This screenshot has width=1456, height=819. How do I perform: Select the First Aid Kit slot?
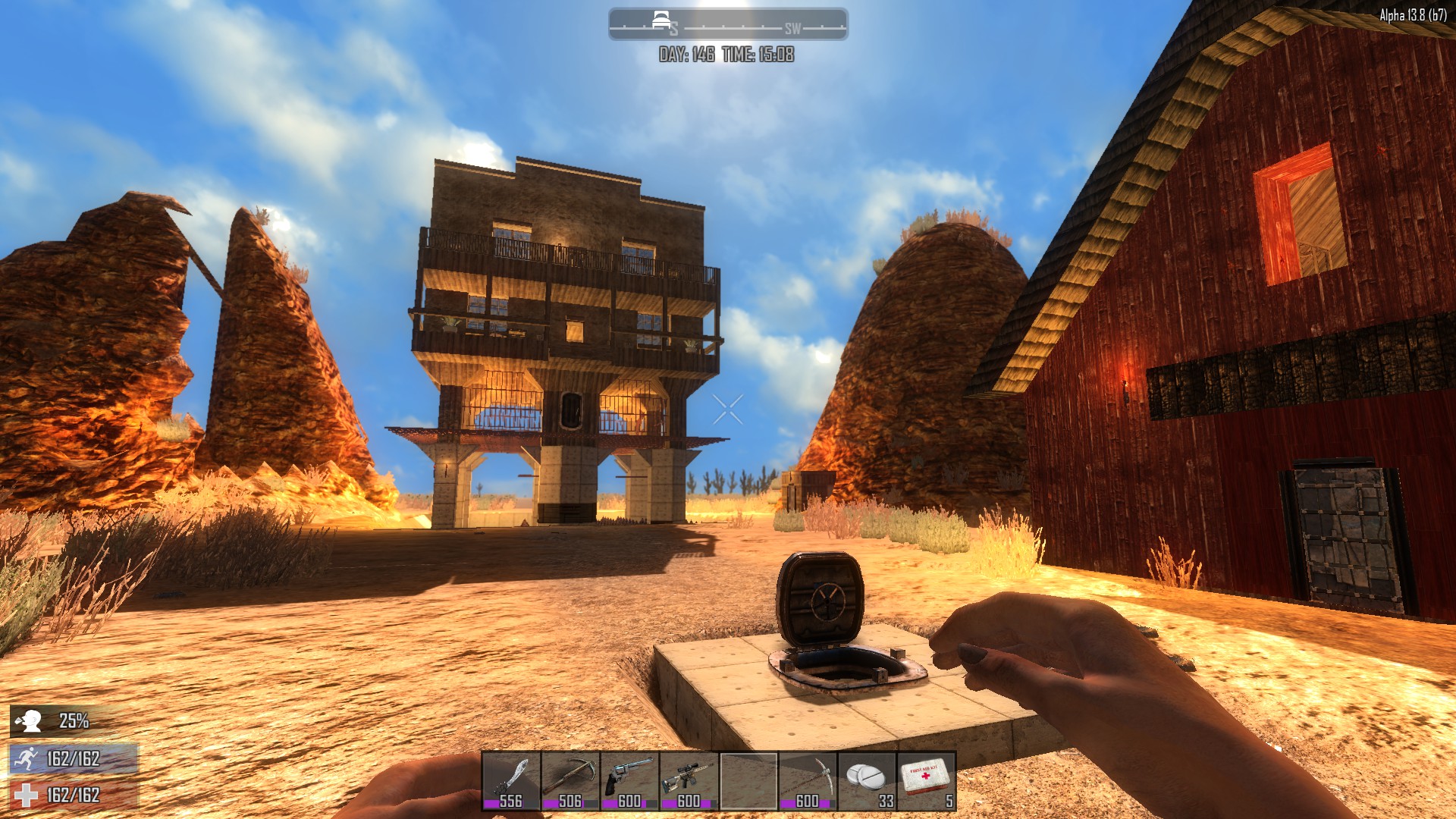[x=926, y=781]
